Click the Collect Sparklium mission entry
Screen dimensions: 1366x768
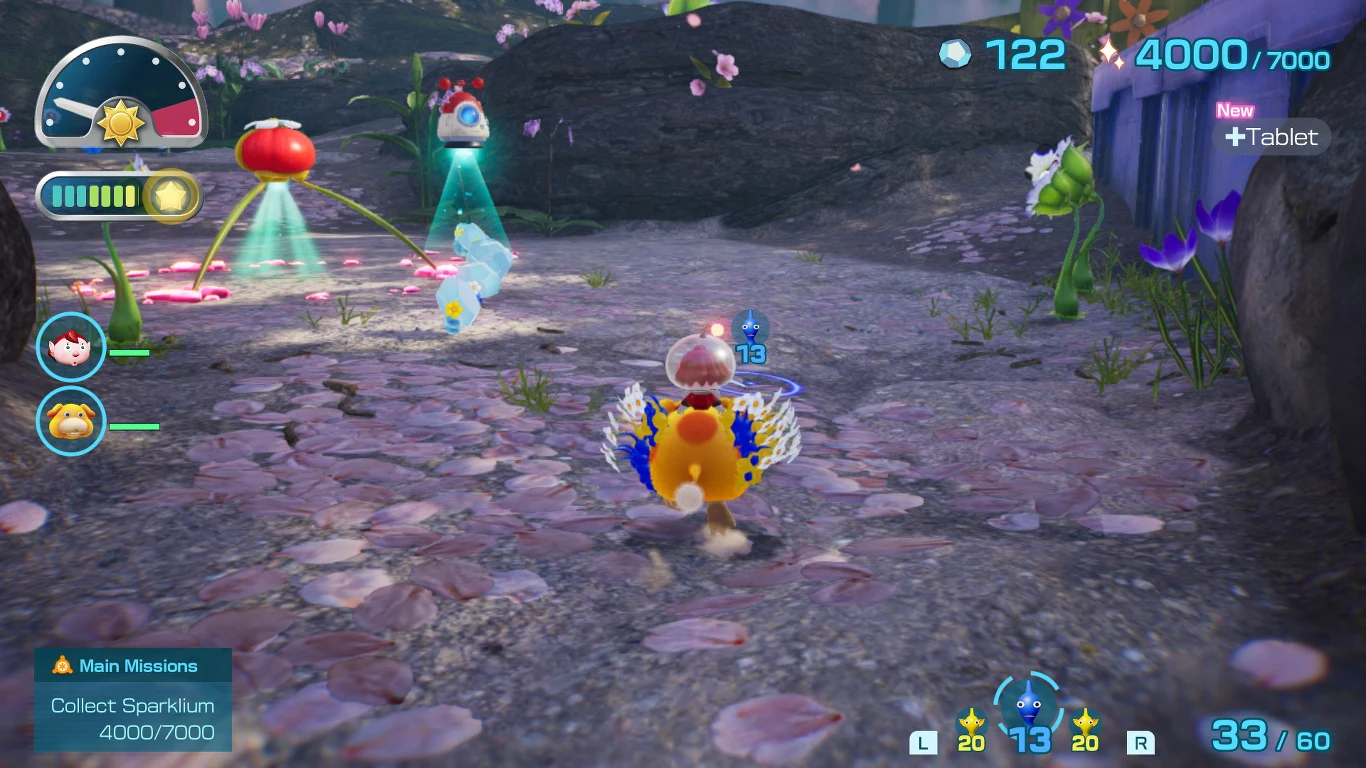click(x=132, y=716)
